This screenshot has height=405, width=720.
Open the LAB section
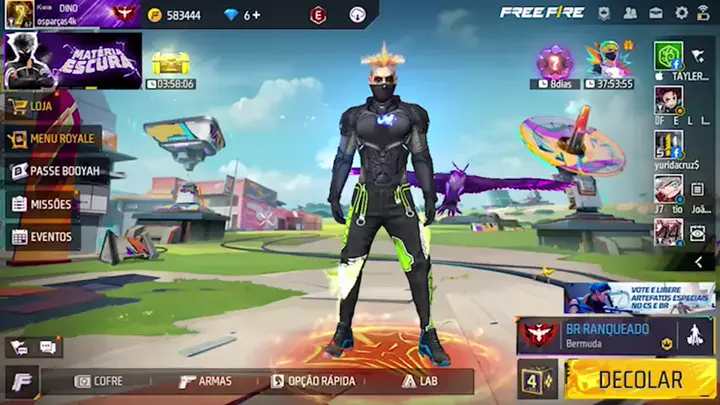pos(420,381)
